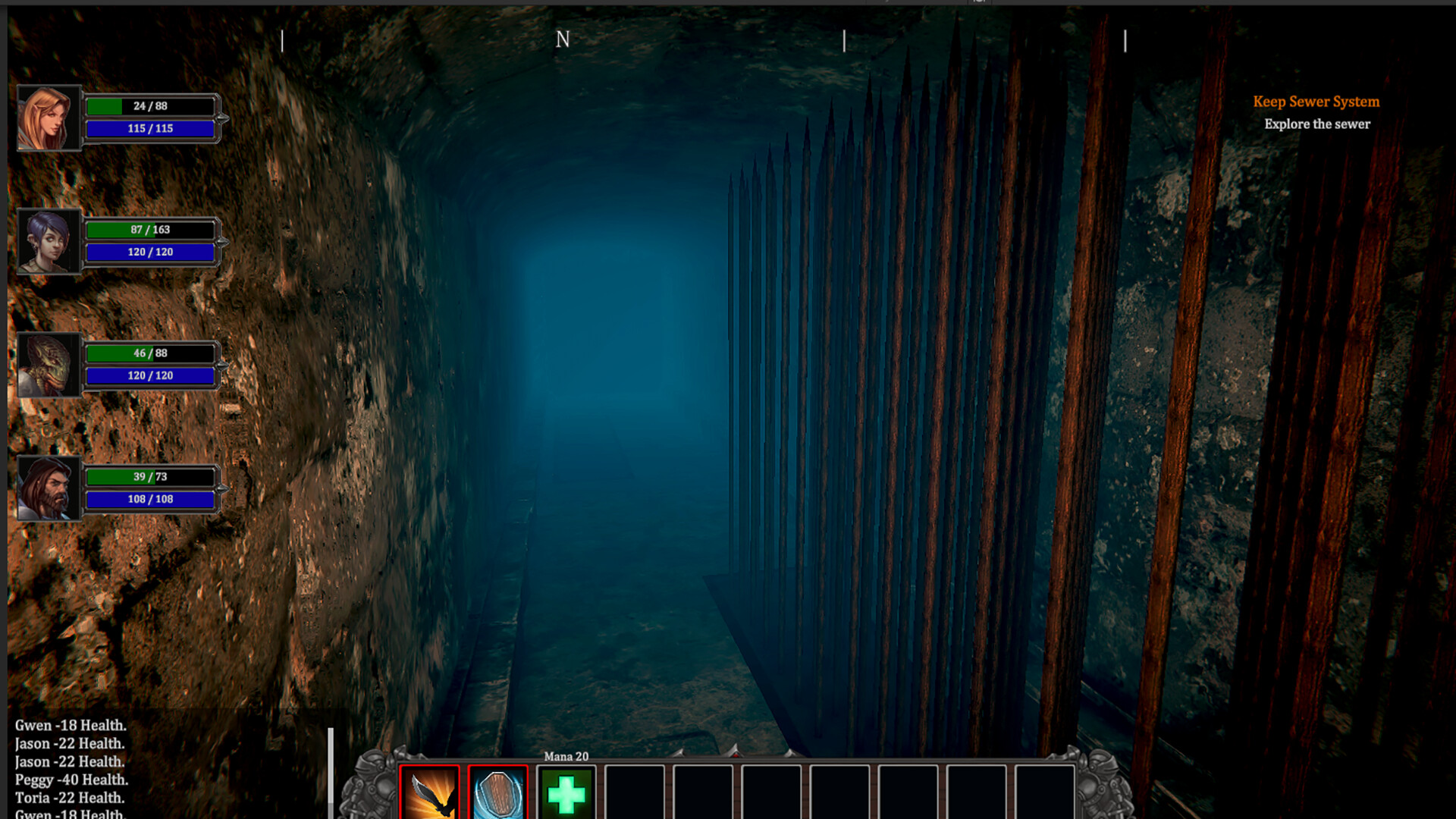This screenshot has height=819, width=1456.
Task: Activate the shield block ability icon
Action: [x=497, y=794]
